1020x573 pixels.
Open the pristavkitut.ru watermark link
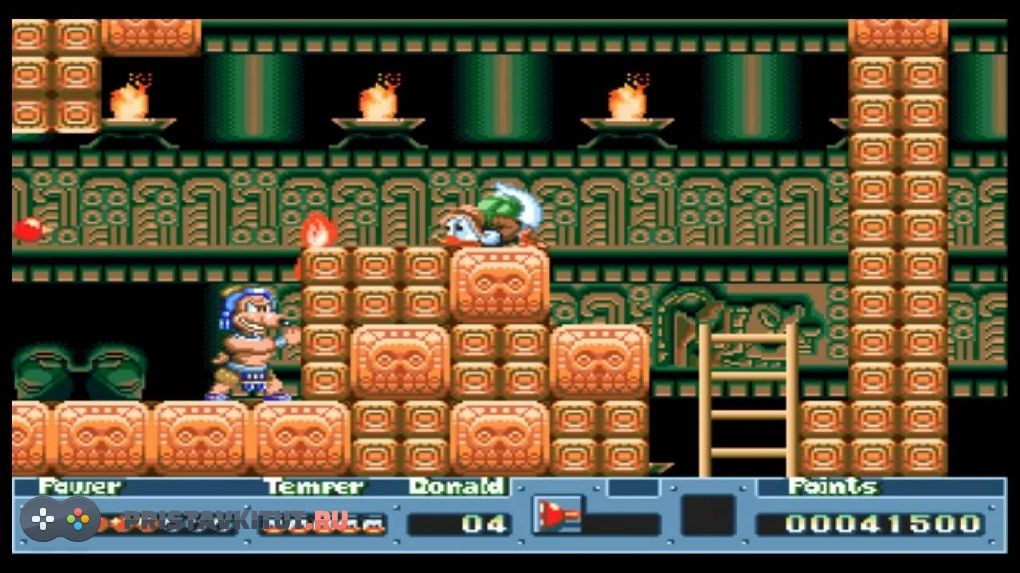click(236, 521)
